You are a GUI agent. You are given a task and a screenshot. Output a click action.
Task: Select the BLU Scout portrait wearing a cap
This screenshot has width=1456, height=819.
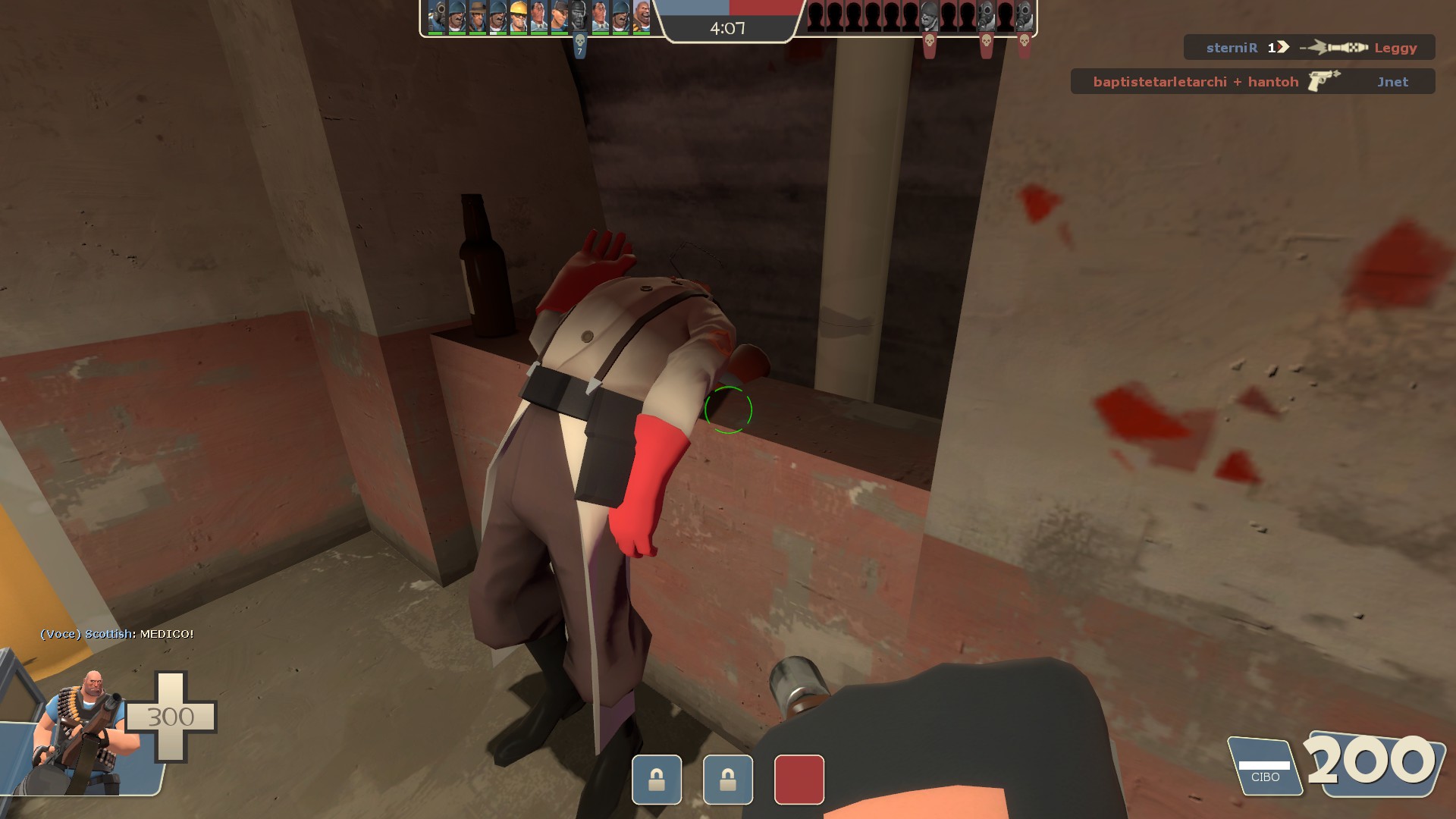coord(560,17)
